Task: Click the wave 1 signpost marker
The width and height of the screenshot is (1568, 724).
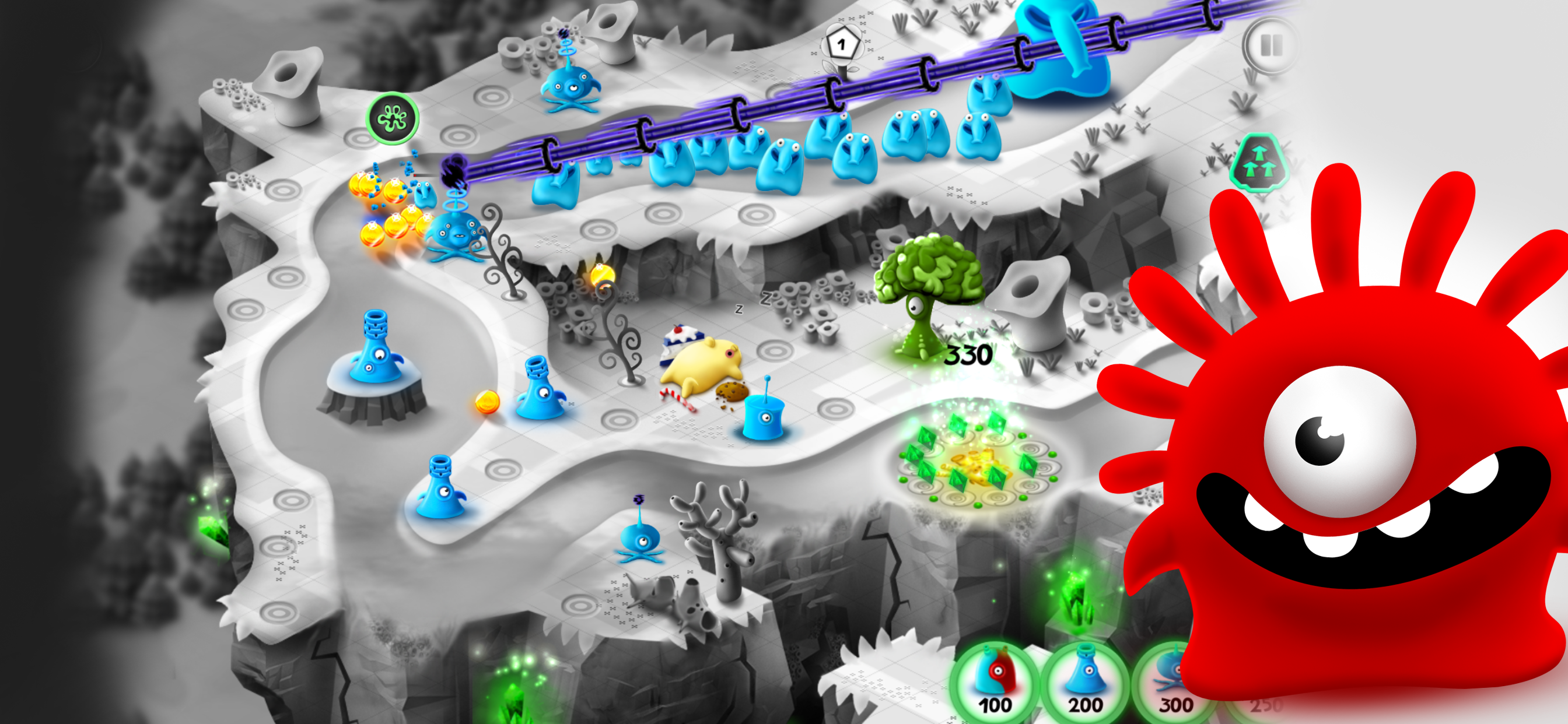Action: 842,43
